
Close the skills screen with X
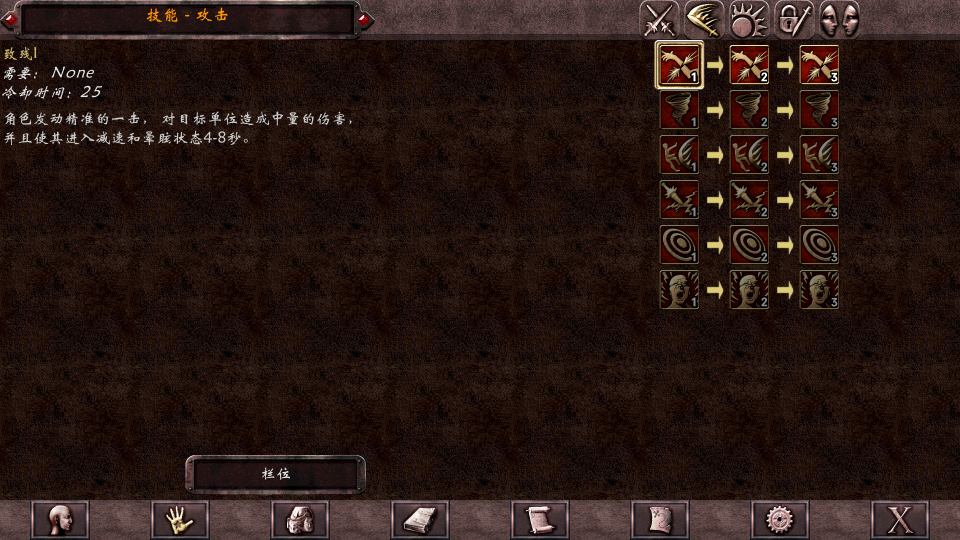pyautogui.click(x=900, y=520)
